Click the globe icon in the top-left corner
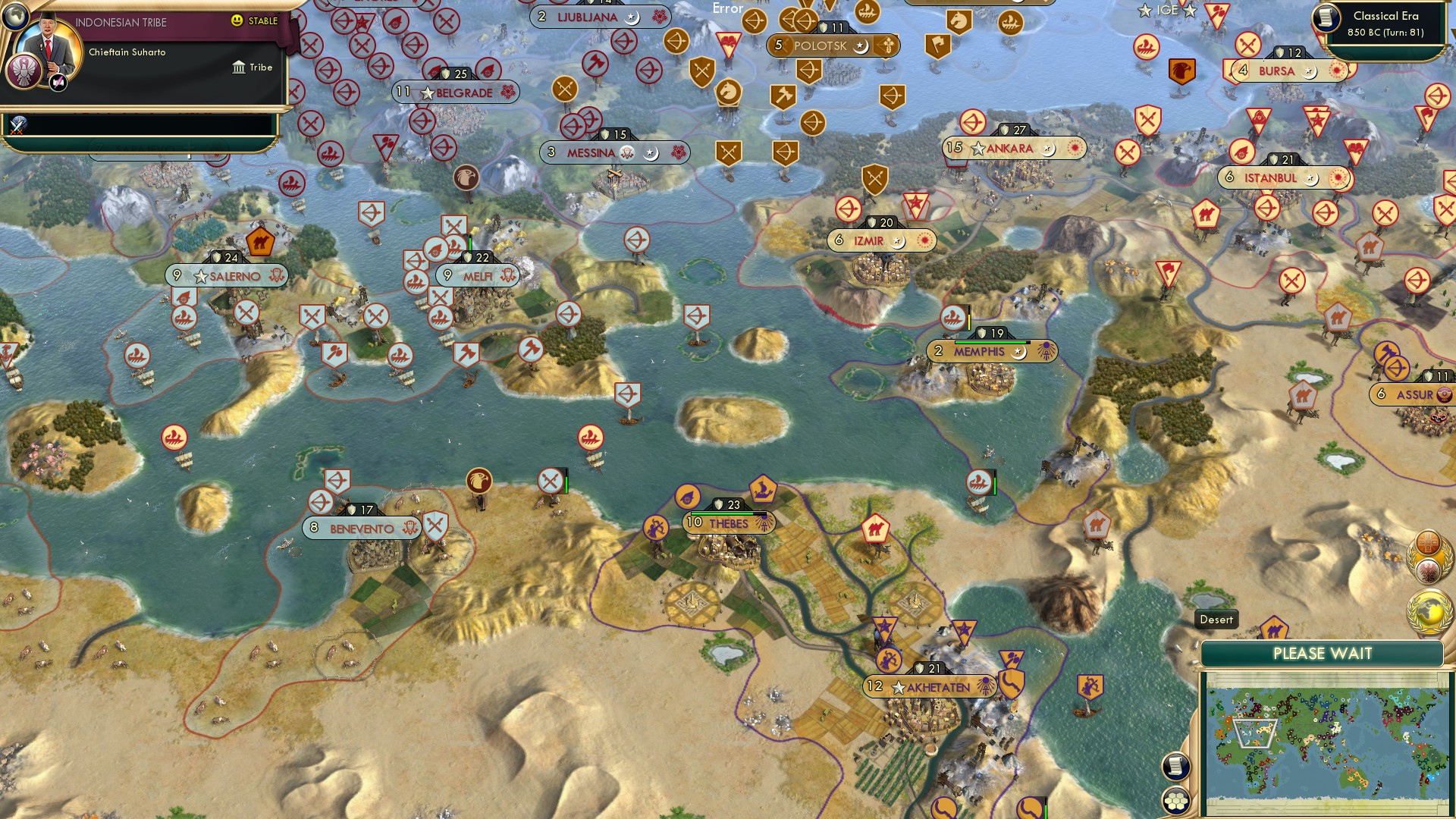 (x=14, y=17)
